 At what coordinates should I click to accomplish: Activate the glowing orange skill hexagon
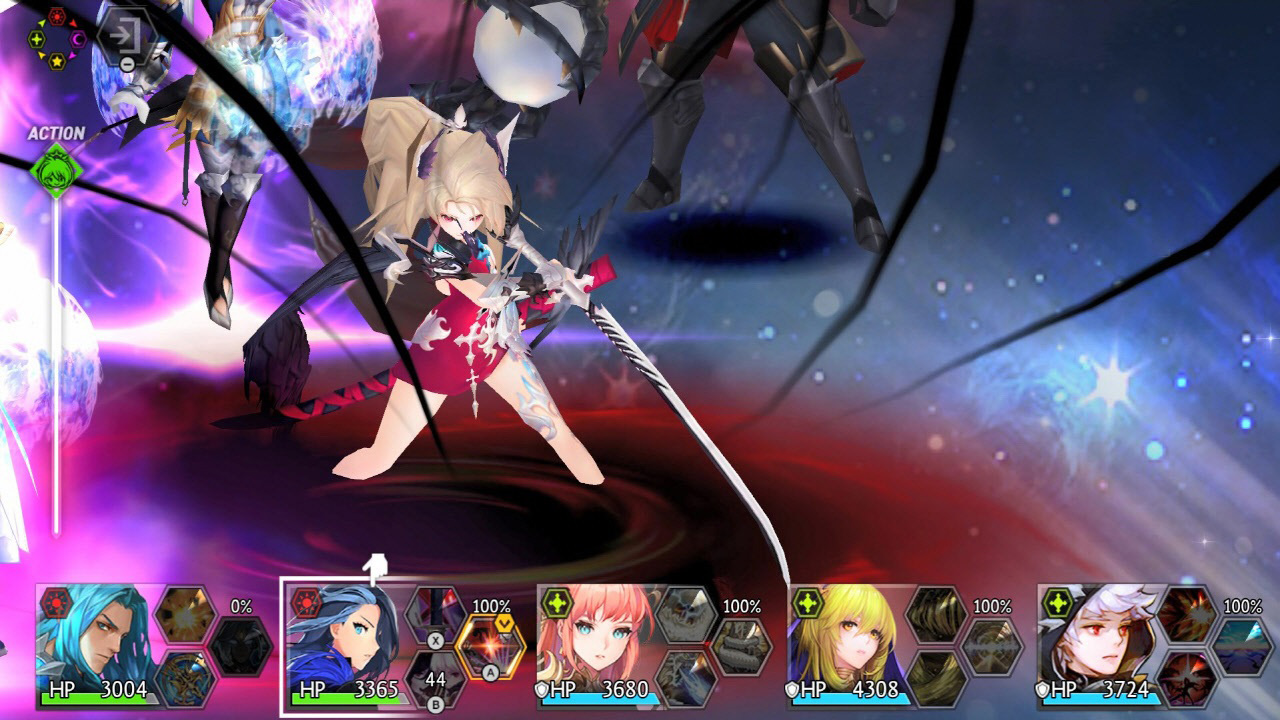pos(490,645)
